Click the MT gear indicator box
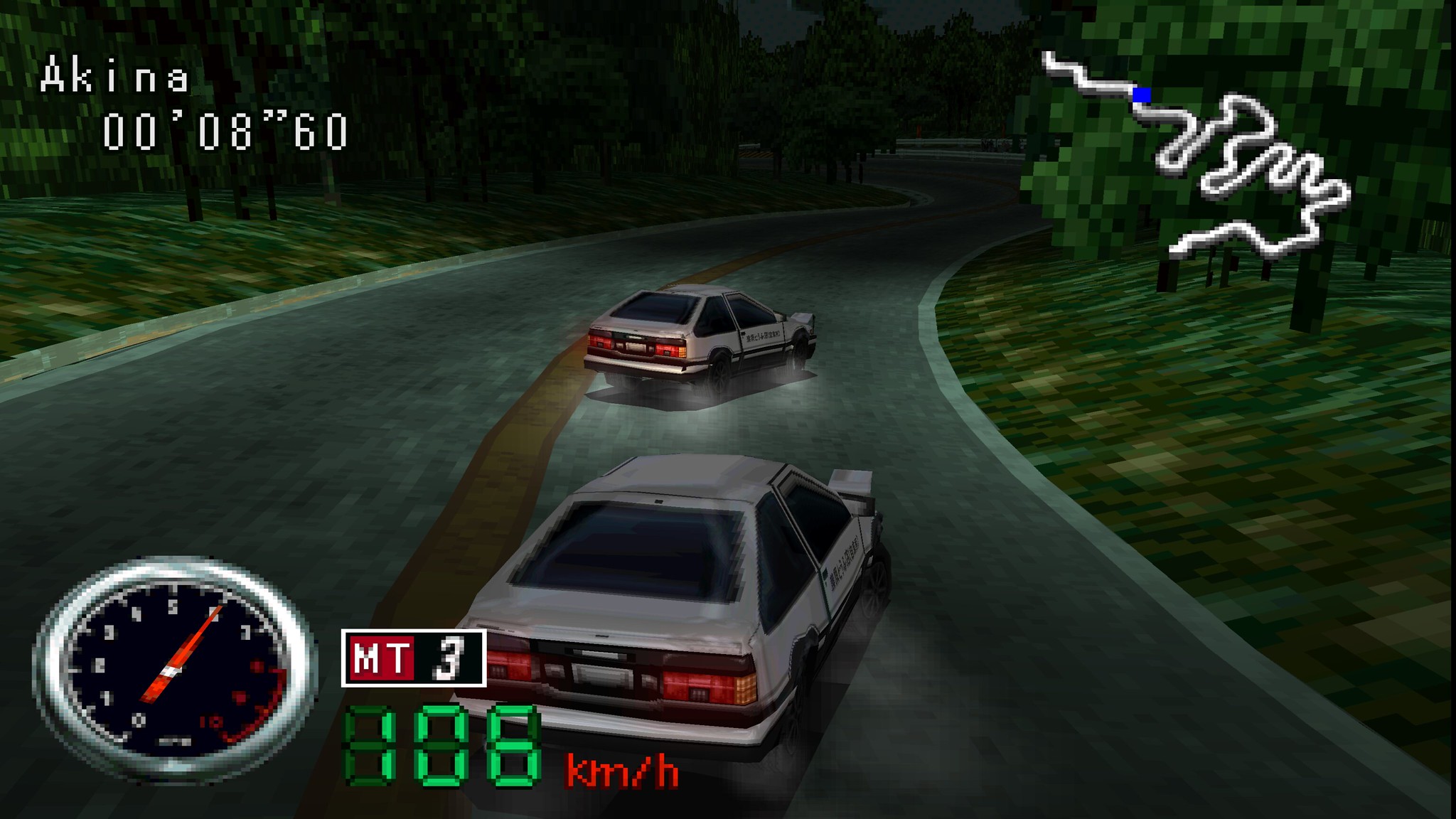The height and width of the screenshot is (819, 1456). [414, 658]
